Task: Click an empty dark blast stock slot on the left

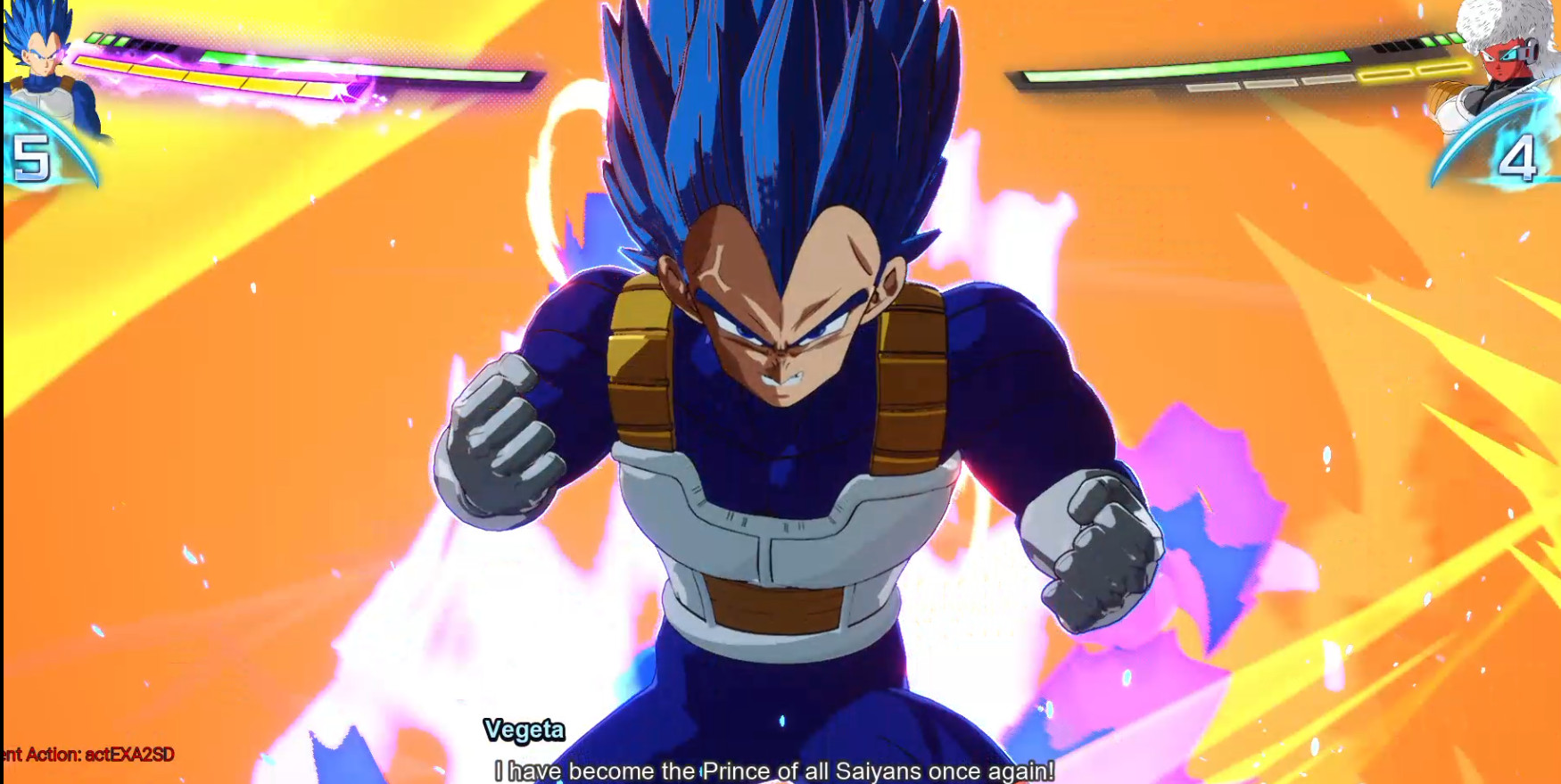Action: coord(149,45)
